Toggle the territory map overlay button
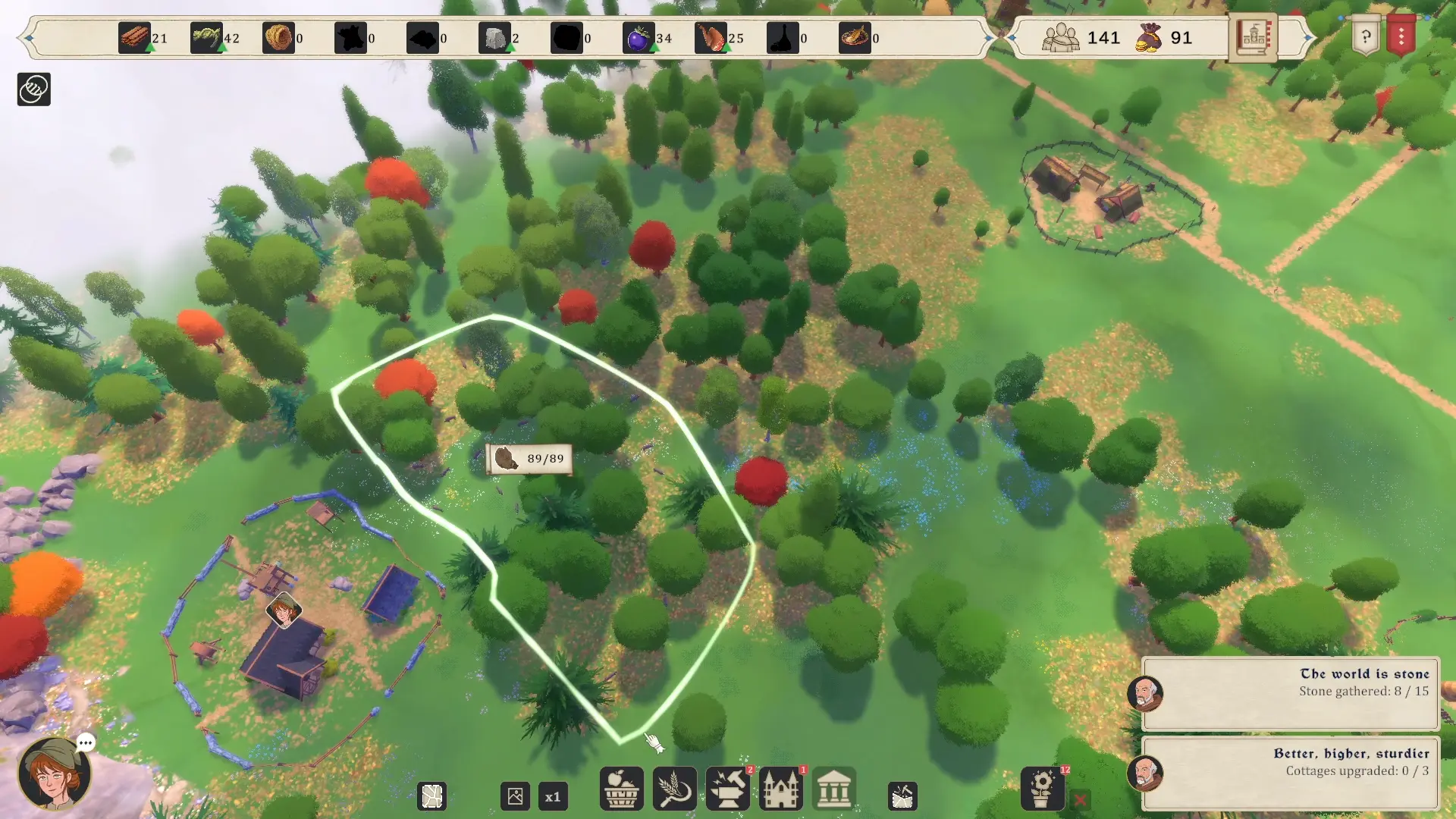1456x819 pixels. pyautogui.click(x=432, y=797)
